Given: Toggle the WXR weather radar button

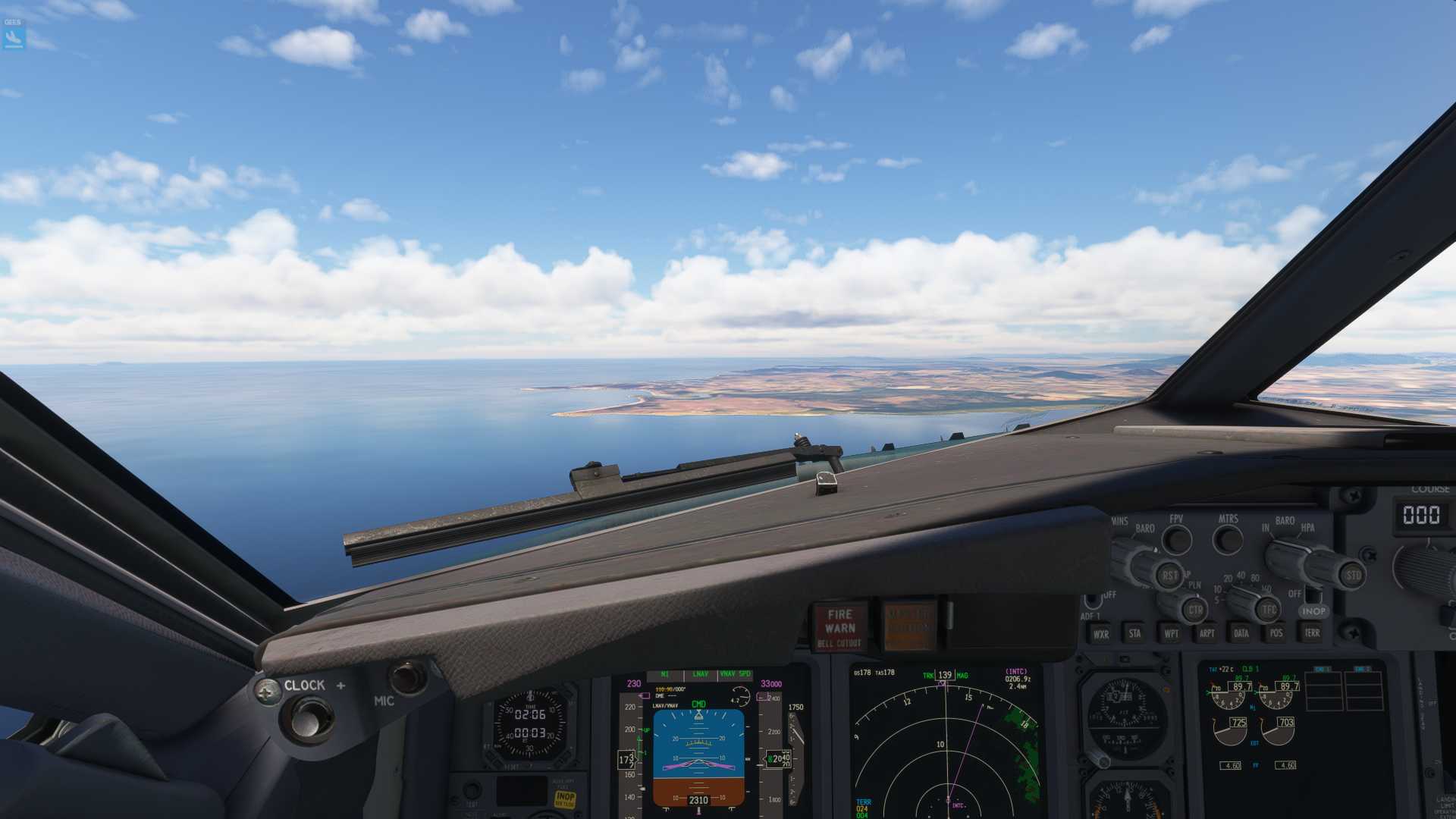Looking at the screenshot, I should point(1100,634).
